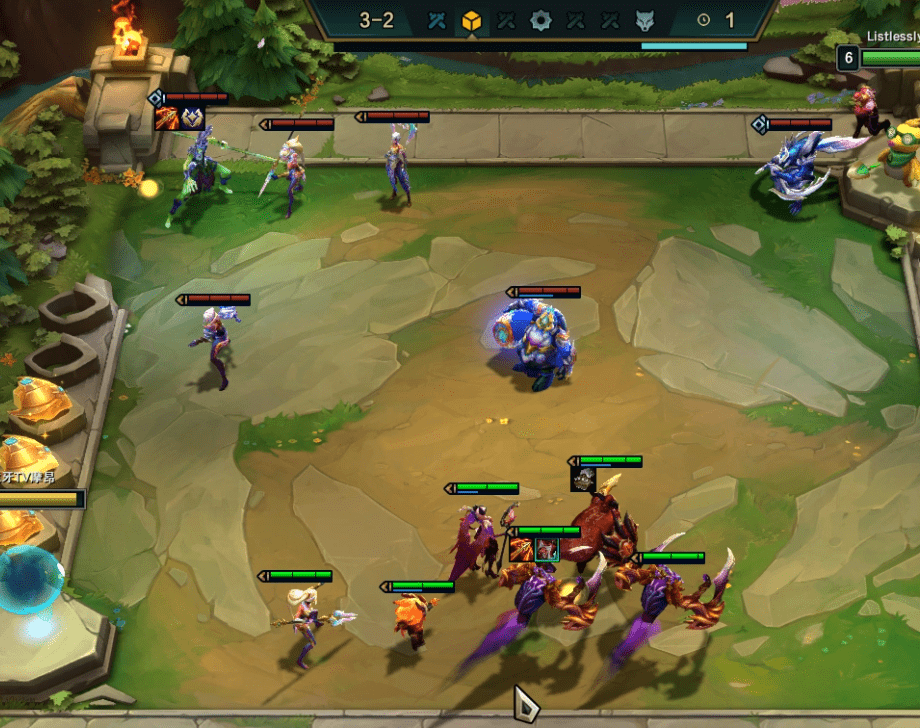920x728 pixels.
Task: View player Listlessly's board from the scoreboard
Action: click(892, 37)
